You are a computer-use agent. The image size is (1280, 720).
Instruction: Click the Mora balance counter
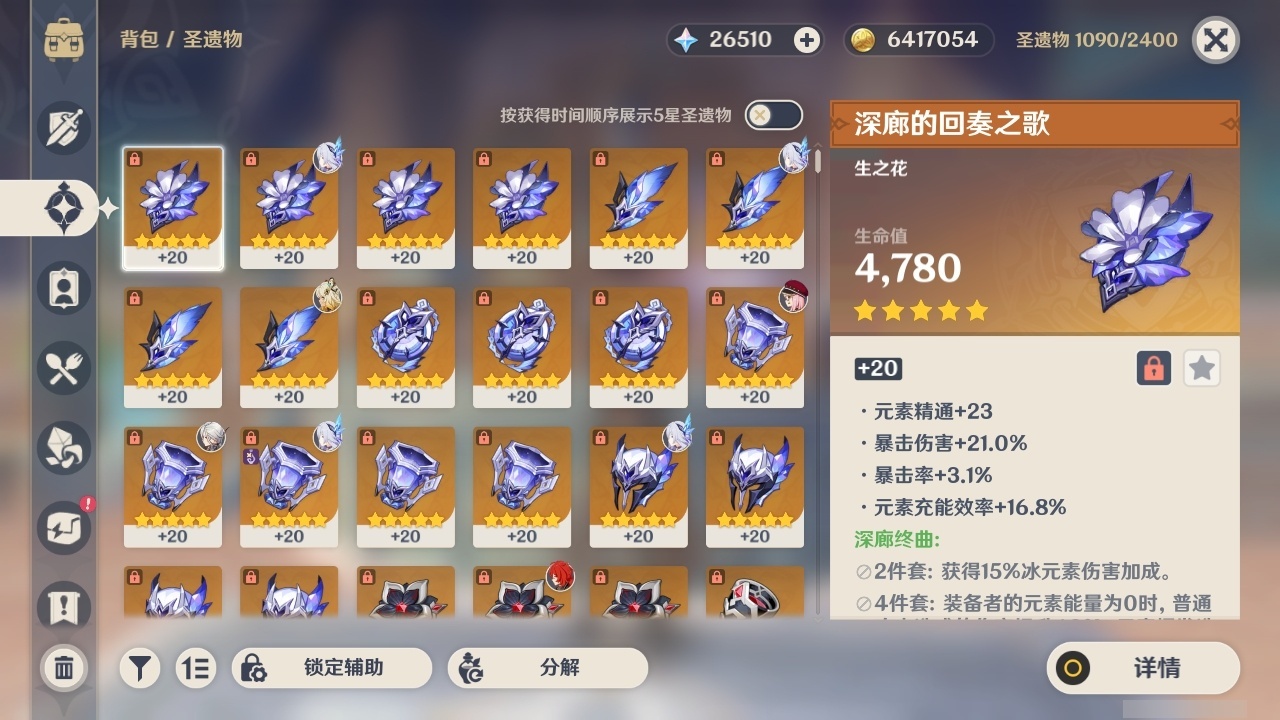(917, 40)
